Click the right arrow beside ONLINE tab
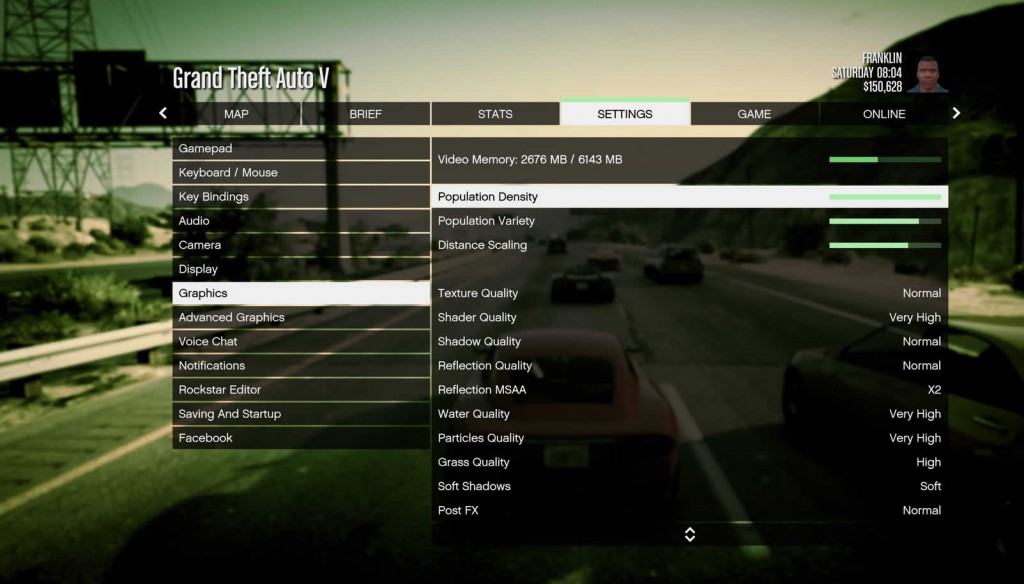Screen dimensions: 1024x584 [x=956, y=113]
